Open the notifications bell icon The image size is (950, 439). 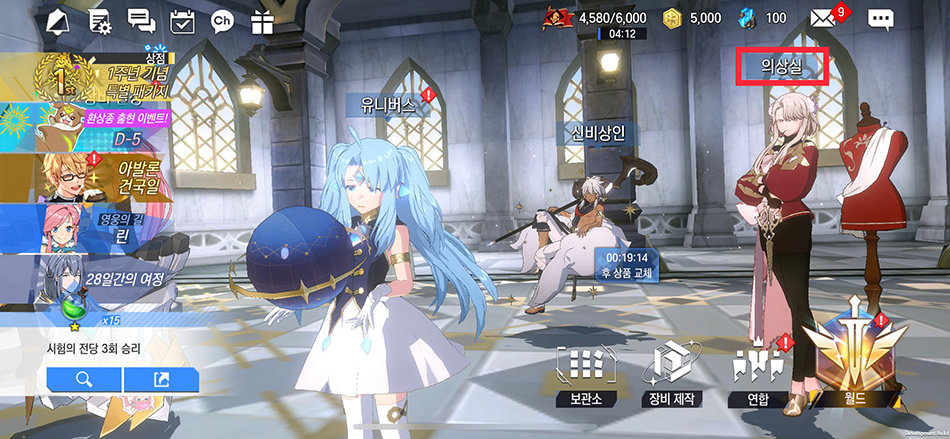(59, 19)
